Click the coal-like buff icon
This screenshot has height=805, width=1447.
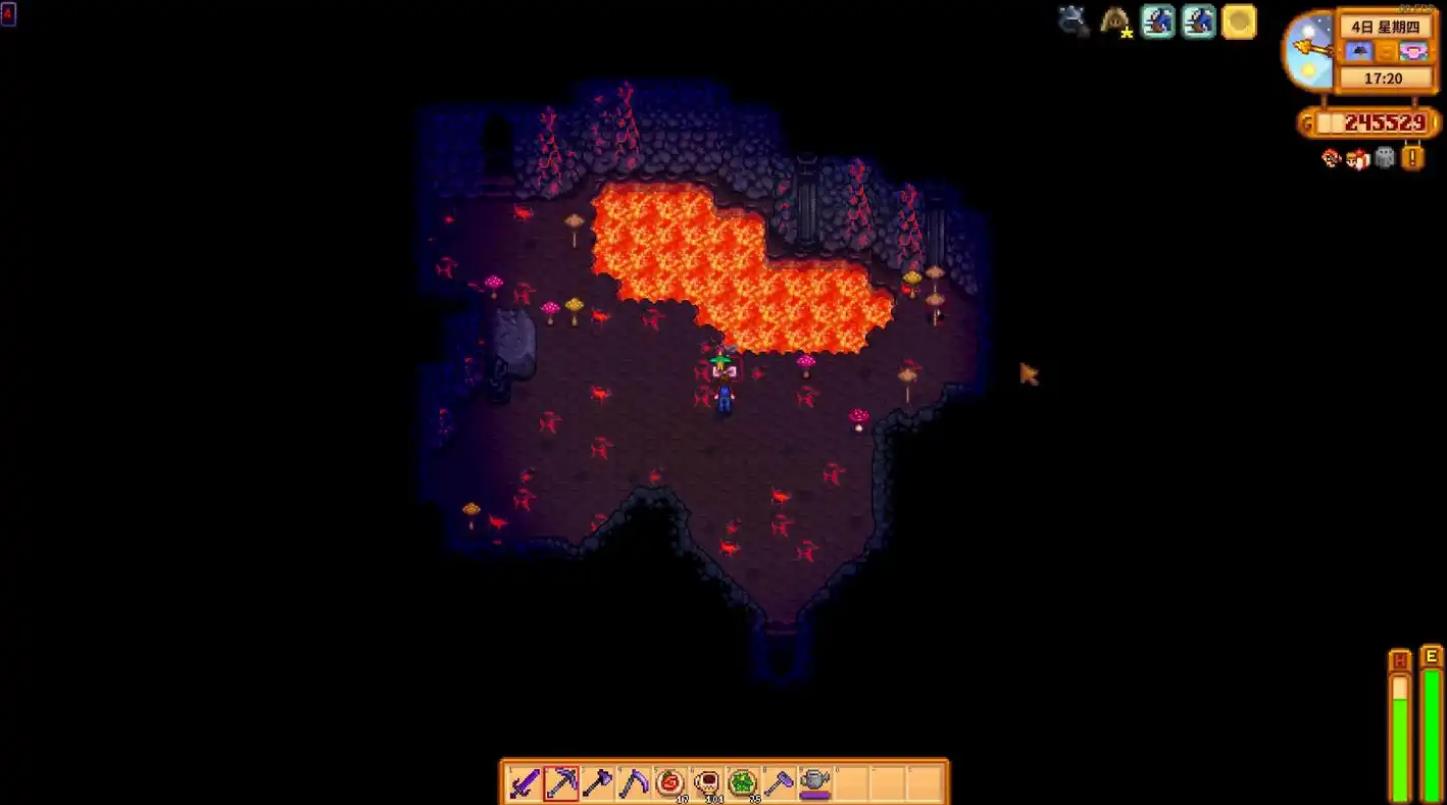click(1073, 18)
